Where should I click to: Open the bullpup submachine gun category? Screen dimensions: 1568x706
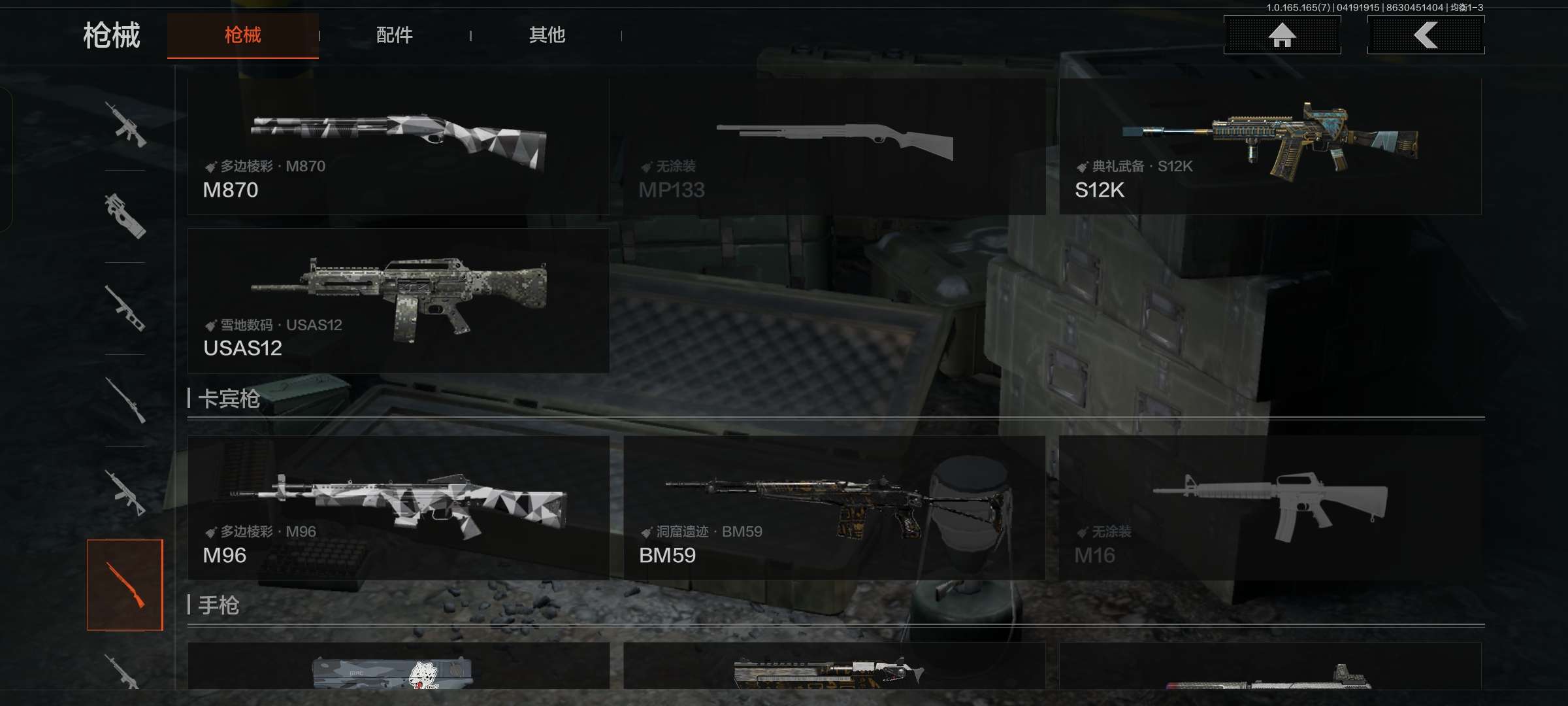click(125, 216)
